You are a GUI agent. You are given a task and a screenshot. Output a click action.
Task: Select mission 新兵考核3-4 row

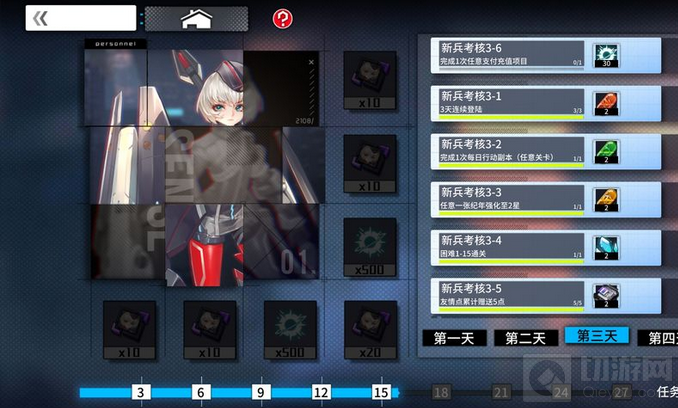[511, 246]
